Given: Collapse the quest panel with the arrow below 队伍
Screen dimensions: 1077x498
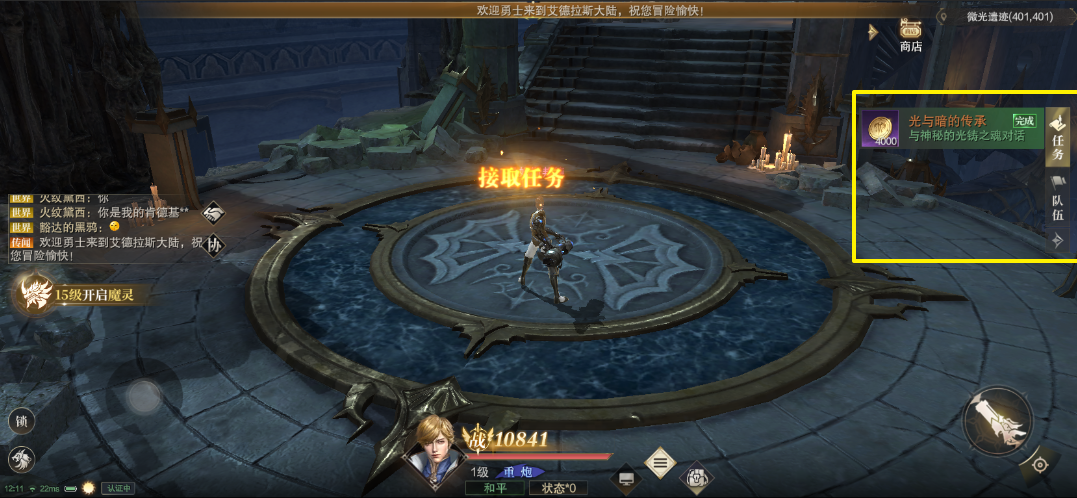Looking at the screenshot, I should (1057, 240).
